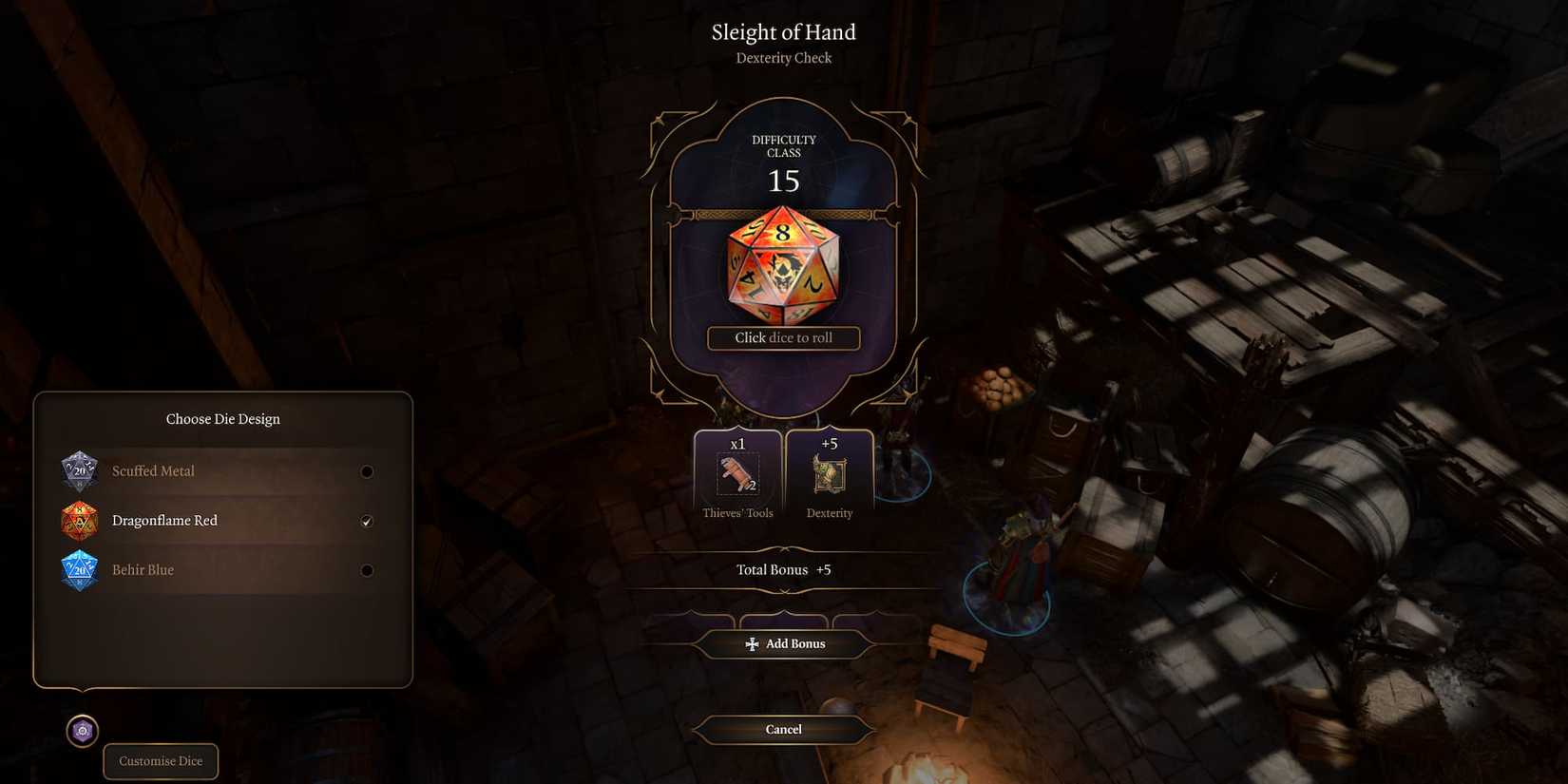Click the Total Bonus +5 bar

(783, 569)
